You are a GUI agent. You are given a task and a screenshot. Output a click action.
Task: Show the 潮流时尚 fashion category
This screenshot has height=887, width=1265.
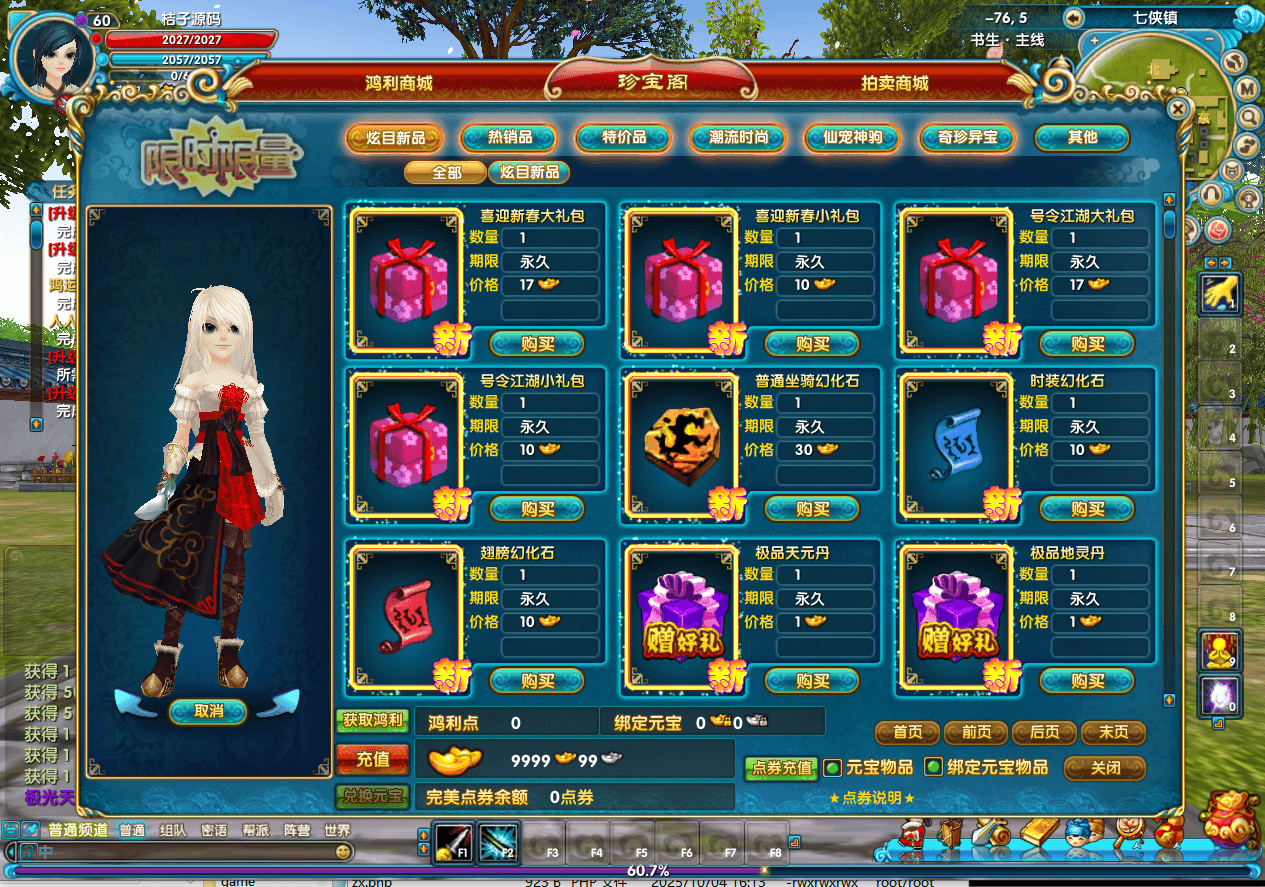point(739,138)
